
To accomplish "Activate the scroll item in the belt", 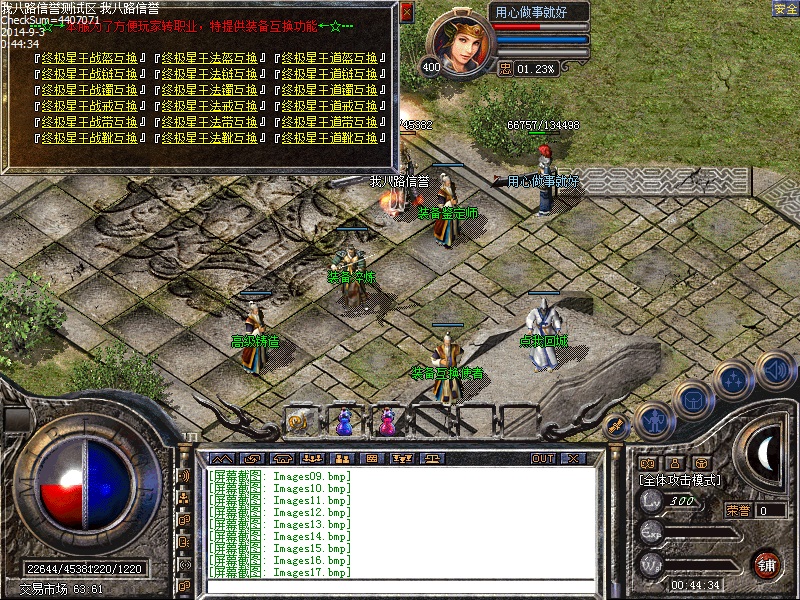I will (x=297, y=423).
